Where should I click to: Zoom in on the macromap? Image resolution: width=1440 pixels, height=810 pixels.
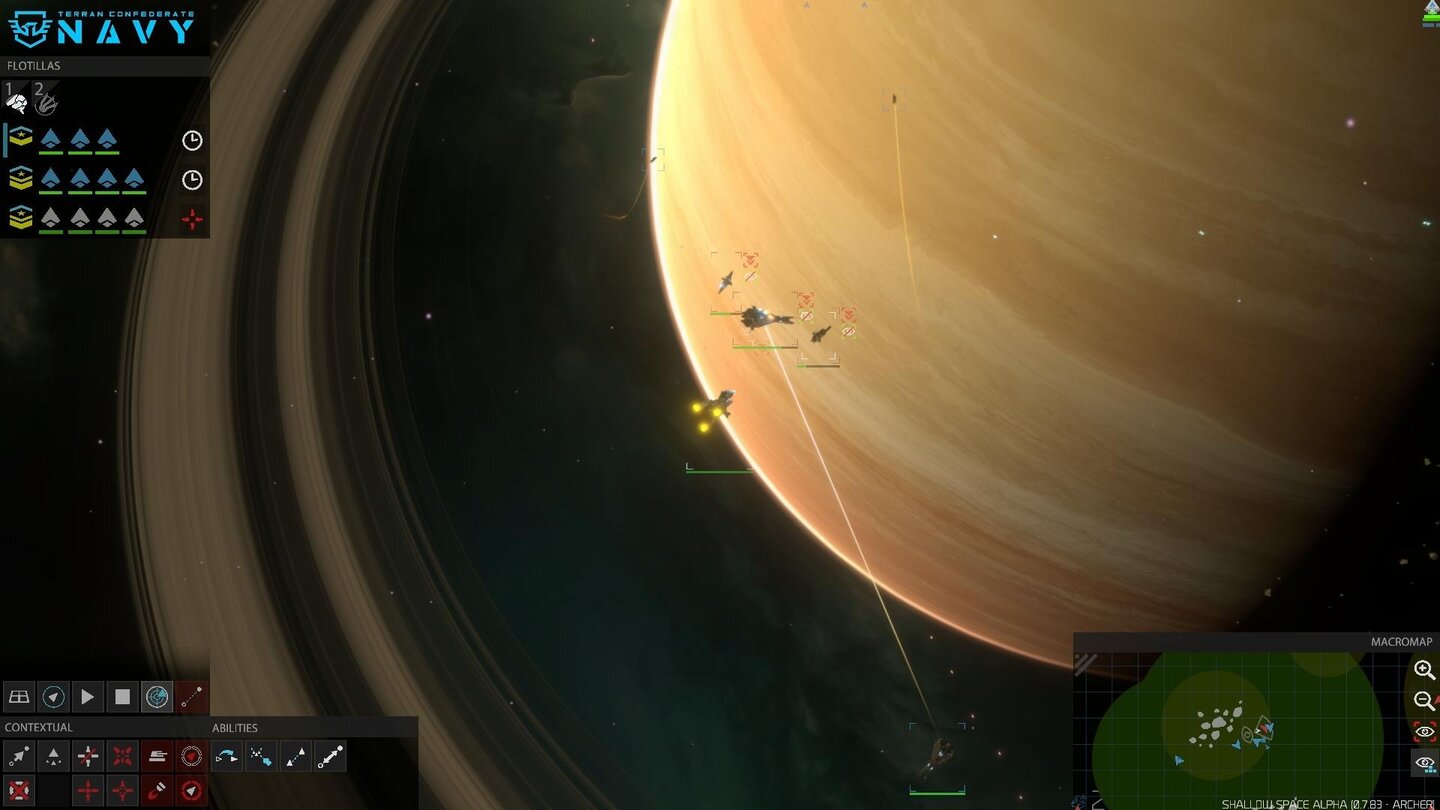coord(1425,670)
